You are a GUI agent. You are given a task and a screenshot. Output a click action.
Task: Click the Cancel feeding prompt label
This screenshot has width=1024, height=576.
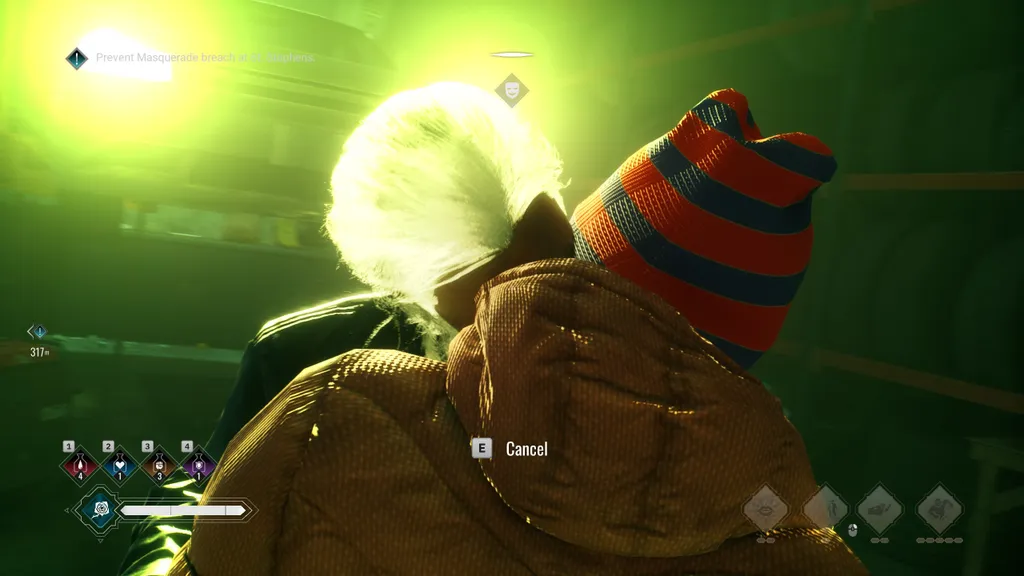pos(526,449)
